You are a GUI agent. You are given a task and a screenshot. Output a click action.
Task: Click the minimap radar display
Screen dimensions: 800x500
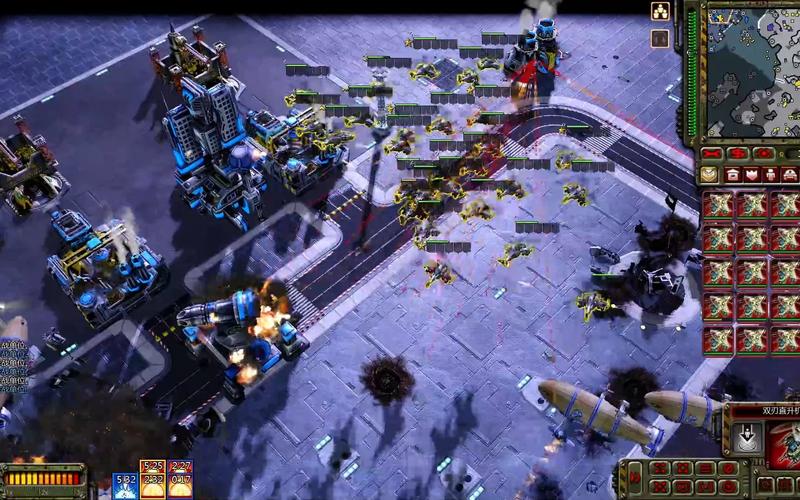(752, 70)
